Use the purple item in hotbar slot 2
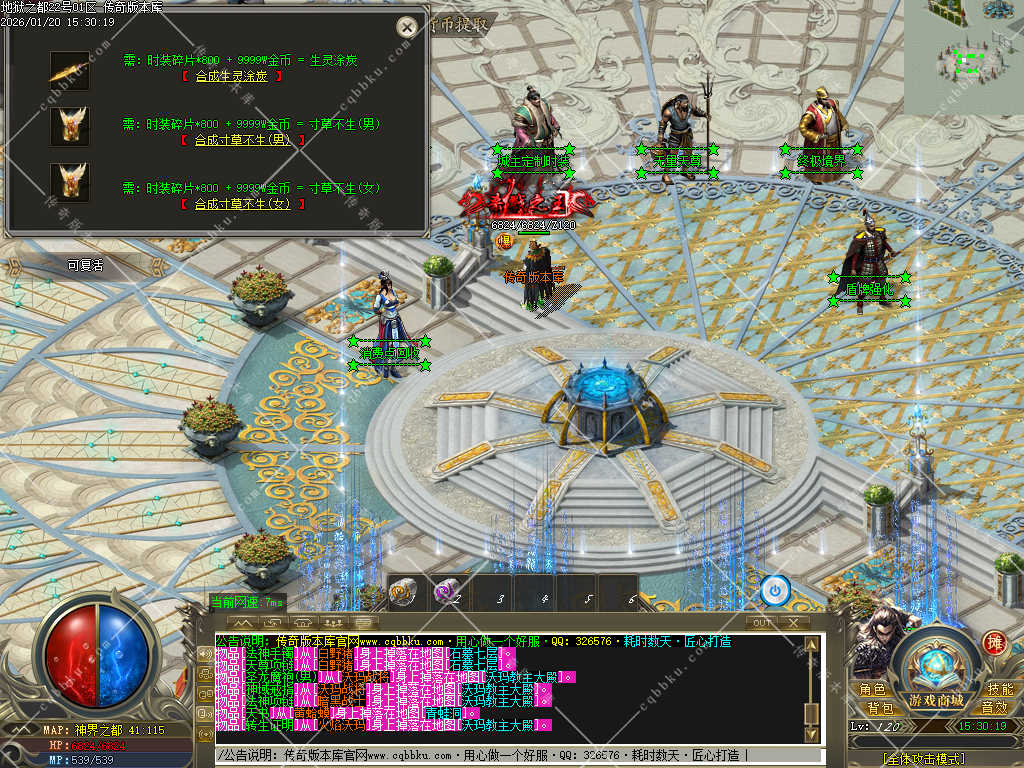The width and height of the screenshot is (1024, 768). pyautogui.click(x=448, y=592)
